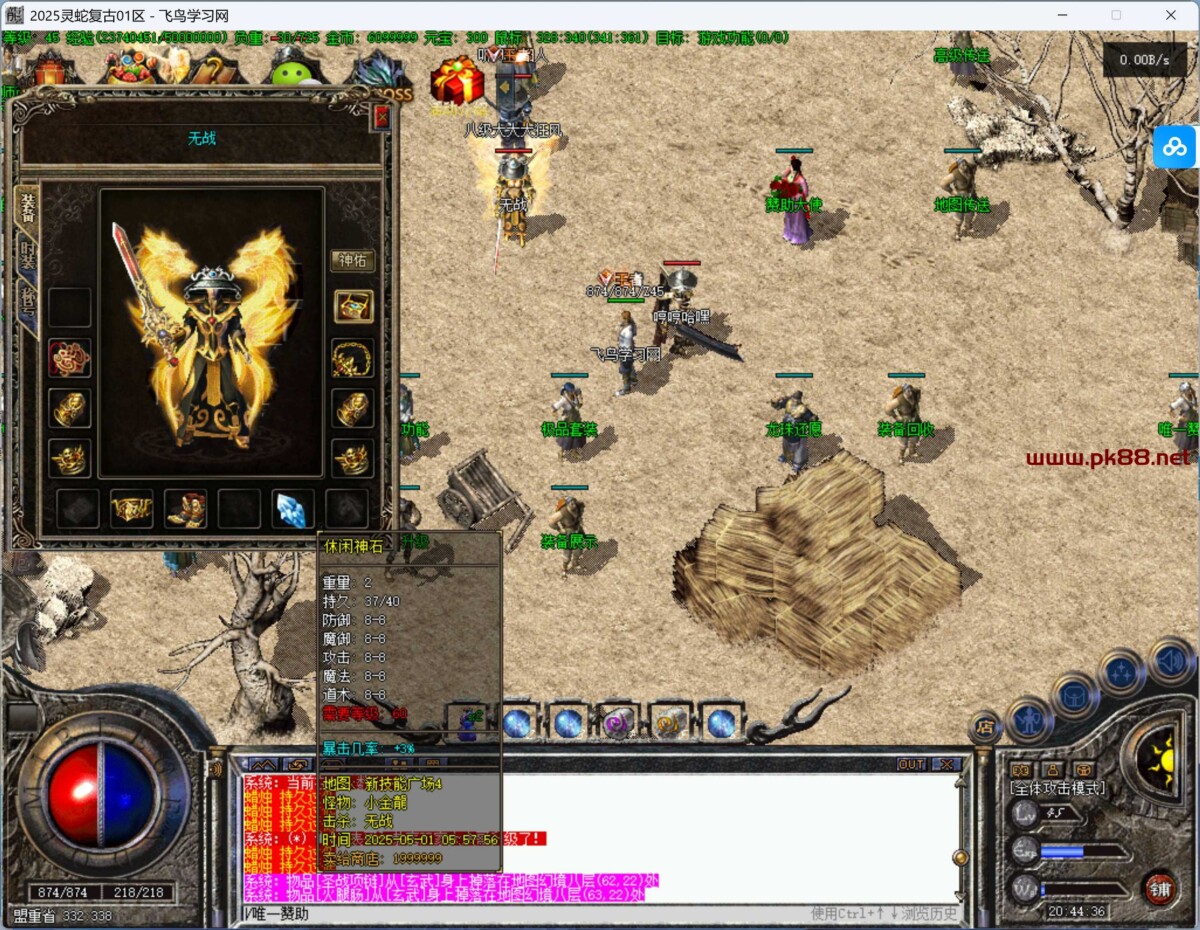Select the red necklace slot
Image resolution: width=1200 pixels, height=930 pixels.
point(70,357)
